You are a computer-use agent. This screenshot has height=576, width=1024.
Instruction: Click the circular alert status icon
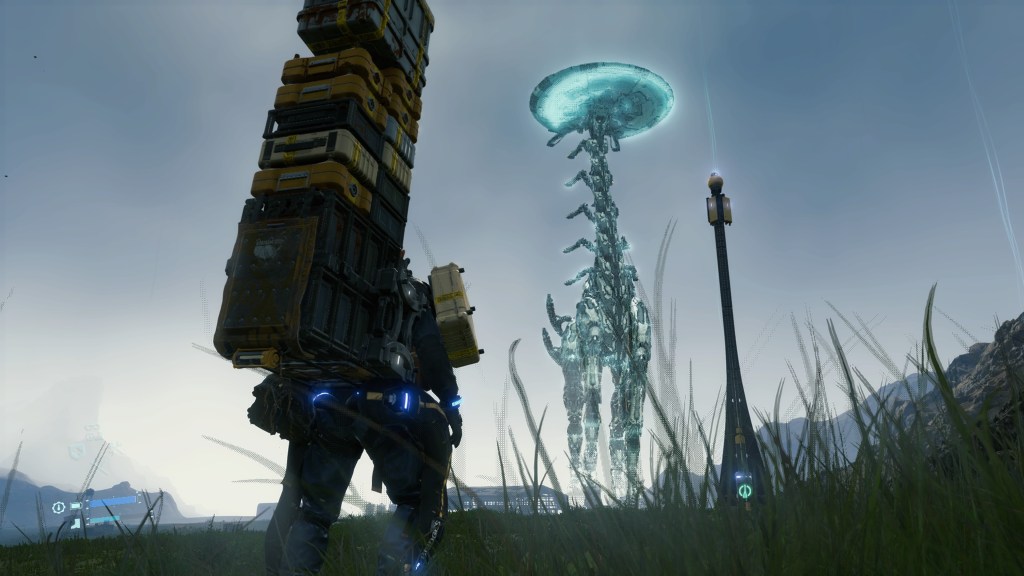pyautogui.click(x=59, y=507)
